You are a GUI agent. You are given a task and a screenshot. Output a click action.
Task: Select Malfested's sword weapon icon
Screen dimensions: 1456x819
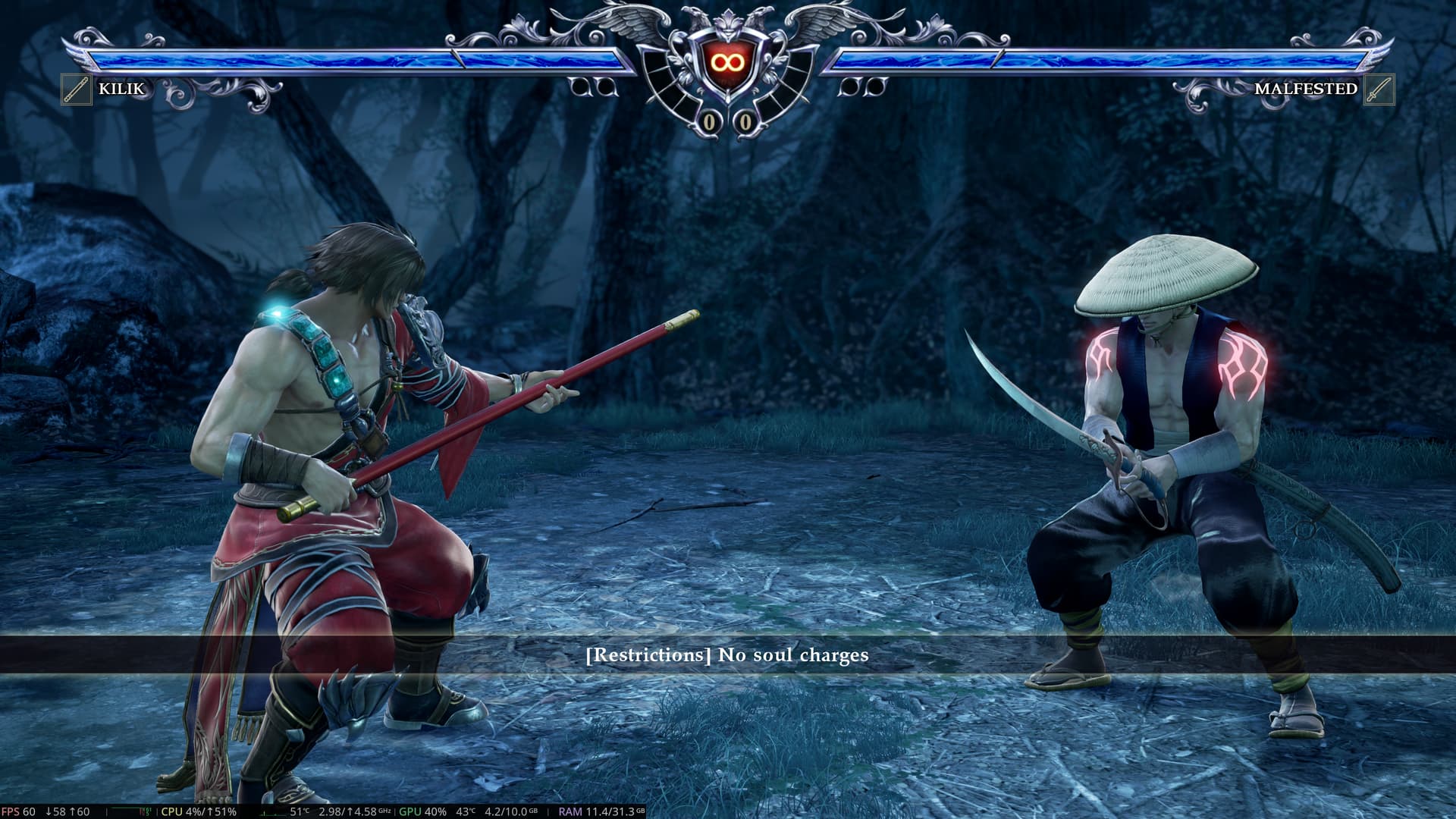pyautogui.click(x=1378, y=89)
